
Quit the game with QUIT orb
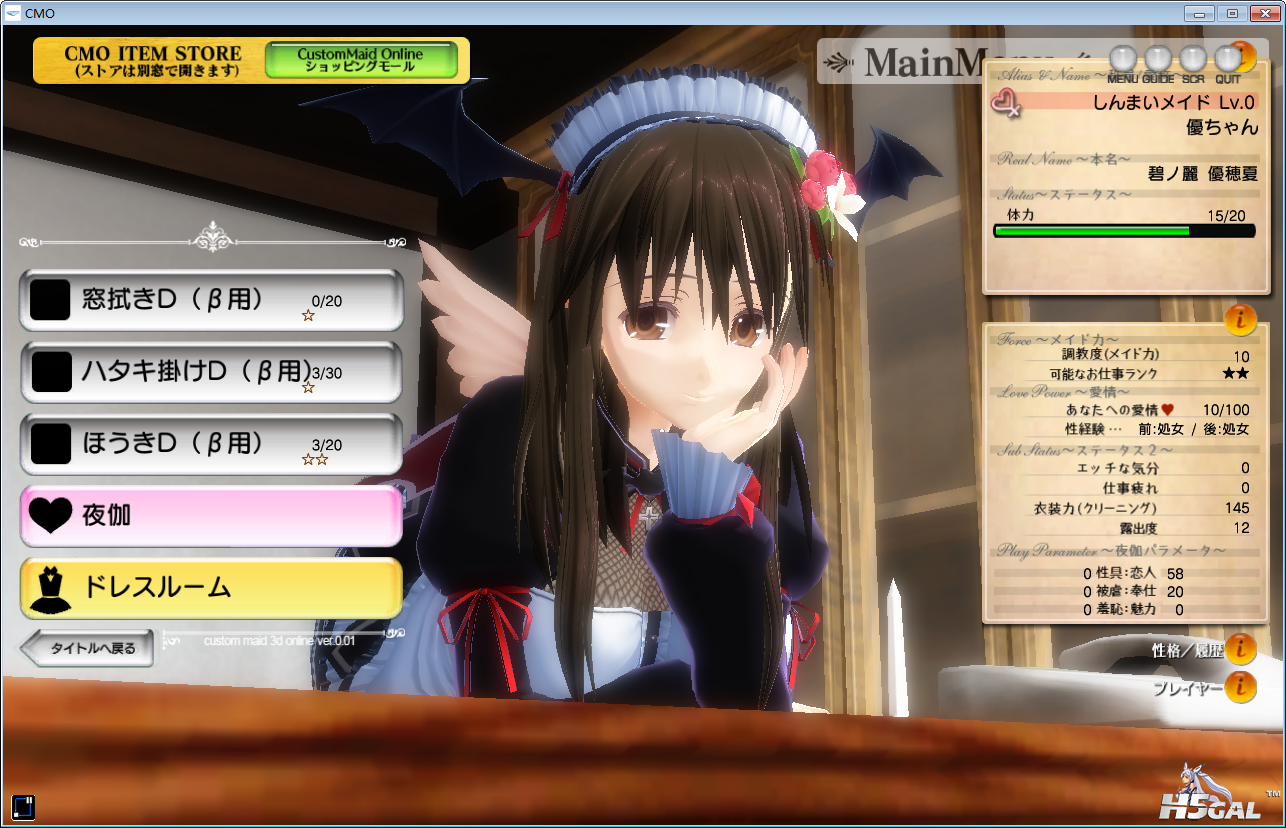(1227, 59)
